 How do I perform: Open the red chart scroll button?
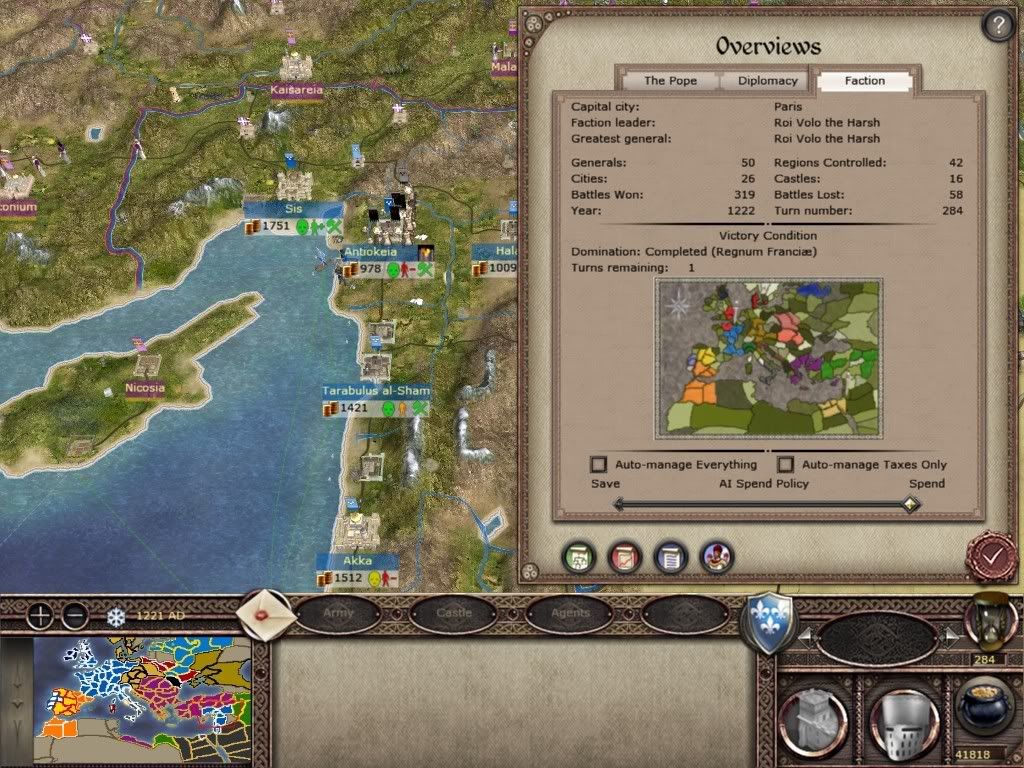[625, 557]
